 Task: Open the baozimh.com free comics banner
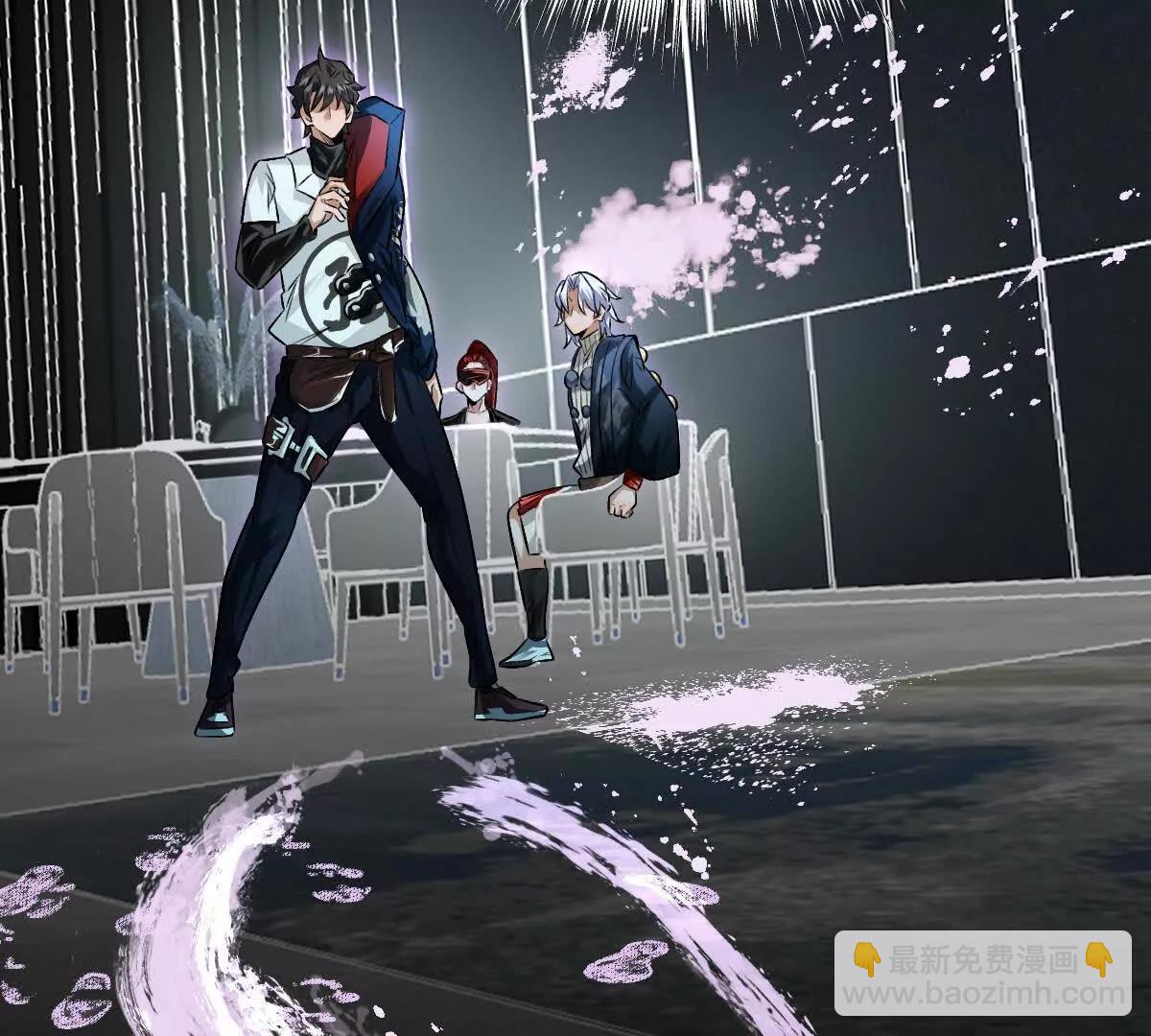982,973
